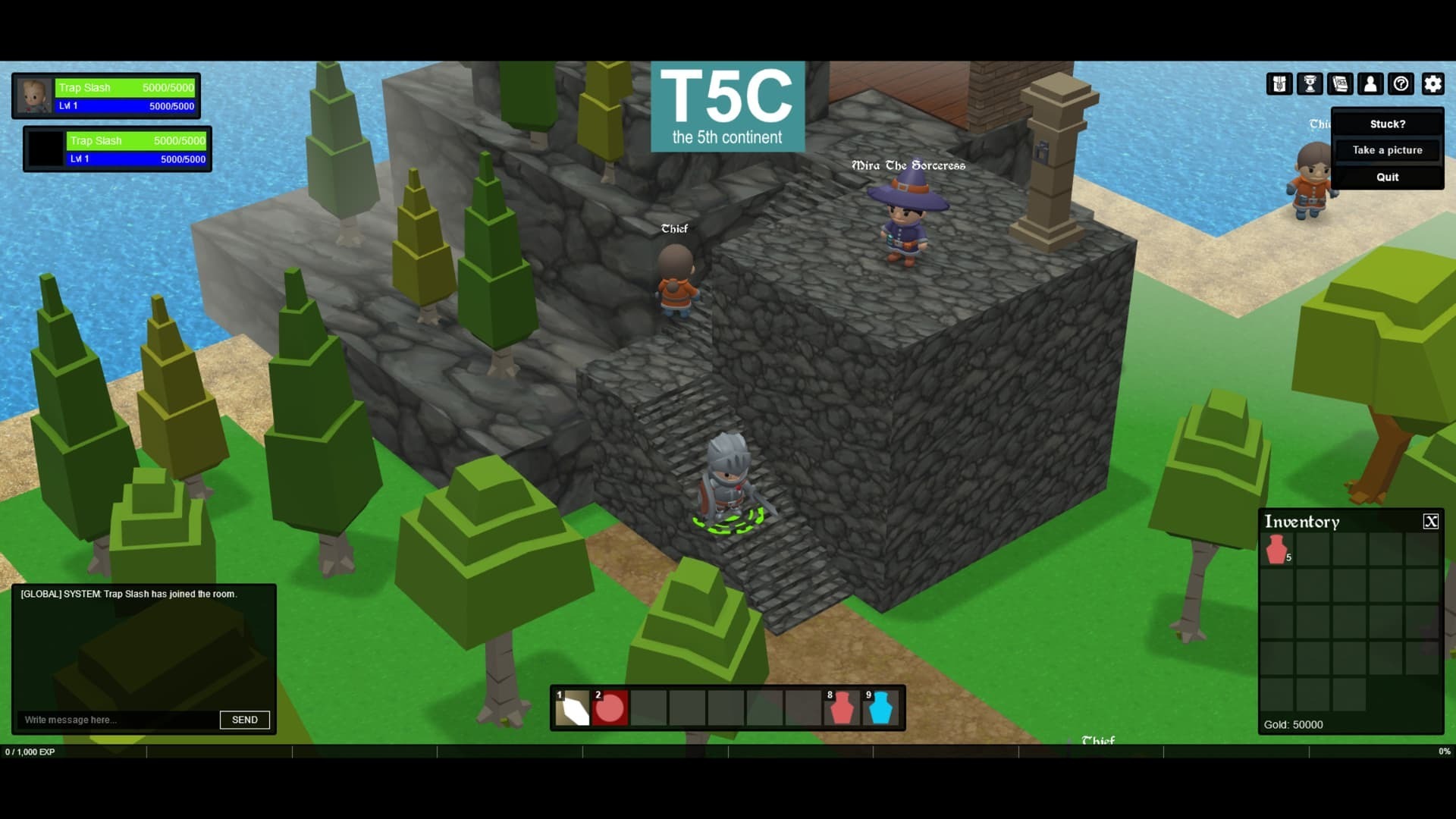Focus the chat message input field
This screenshot has width=1456, height=819.
[118, 720]
